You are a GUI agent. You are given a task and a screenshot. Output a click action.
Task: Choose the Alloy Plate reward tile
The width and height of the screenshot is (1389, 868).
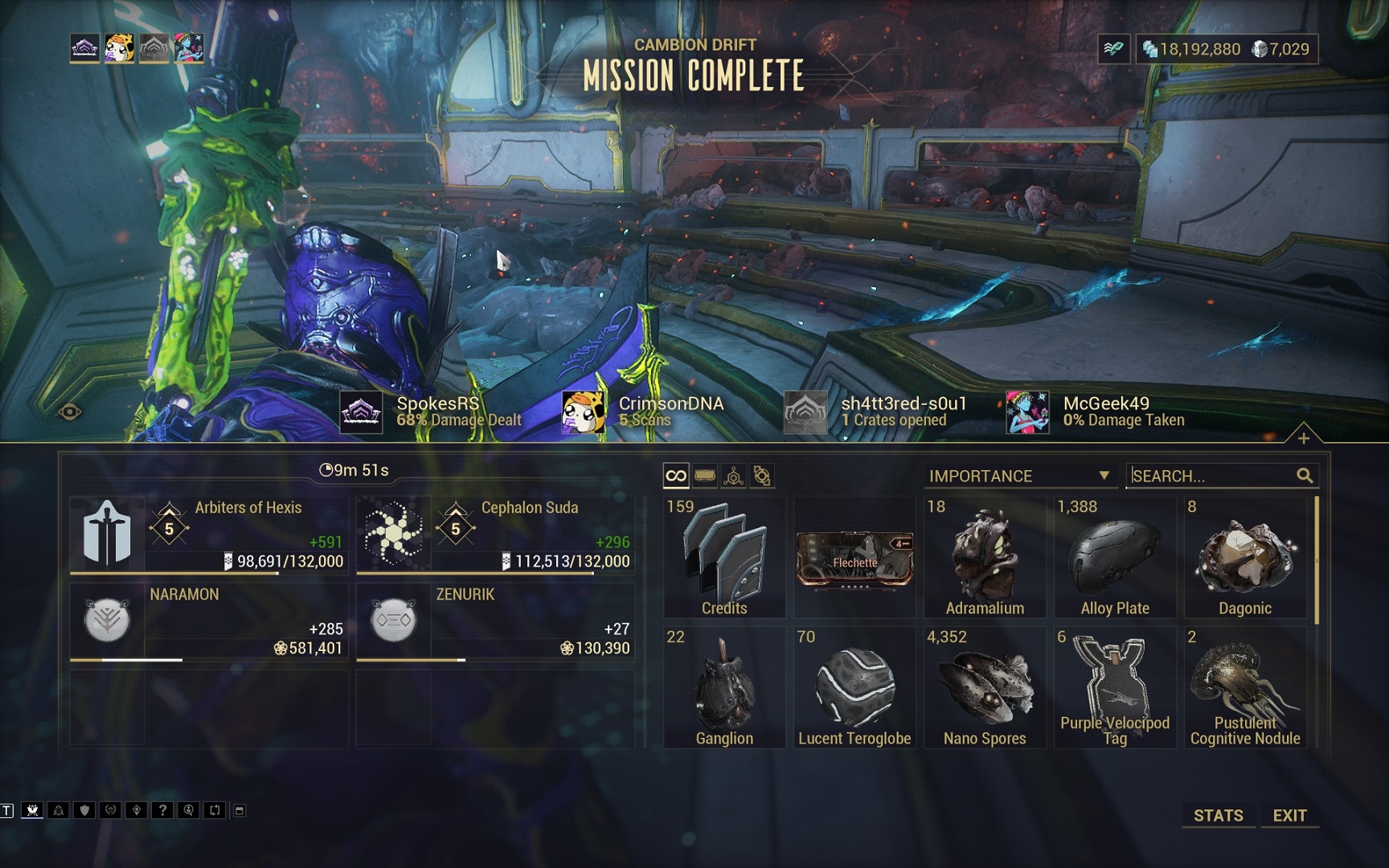coord(1115,557)
